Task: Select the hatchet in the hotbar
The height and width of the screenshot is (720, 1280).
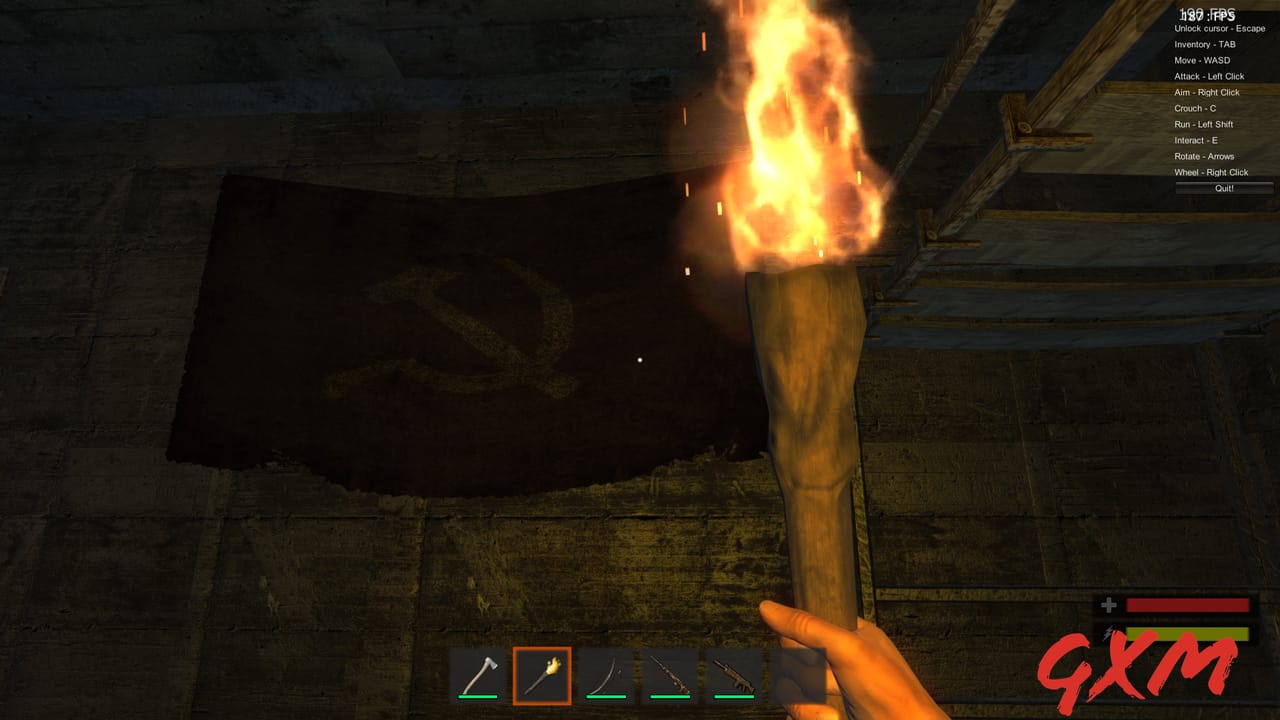Action: point(478,675)
